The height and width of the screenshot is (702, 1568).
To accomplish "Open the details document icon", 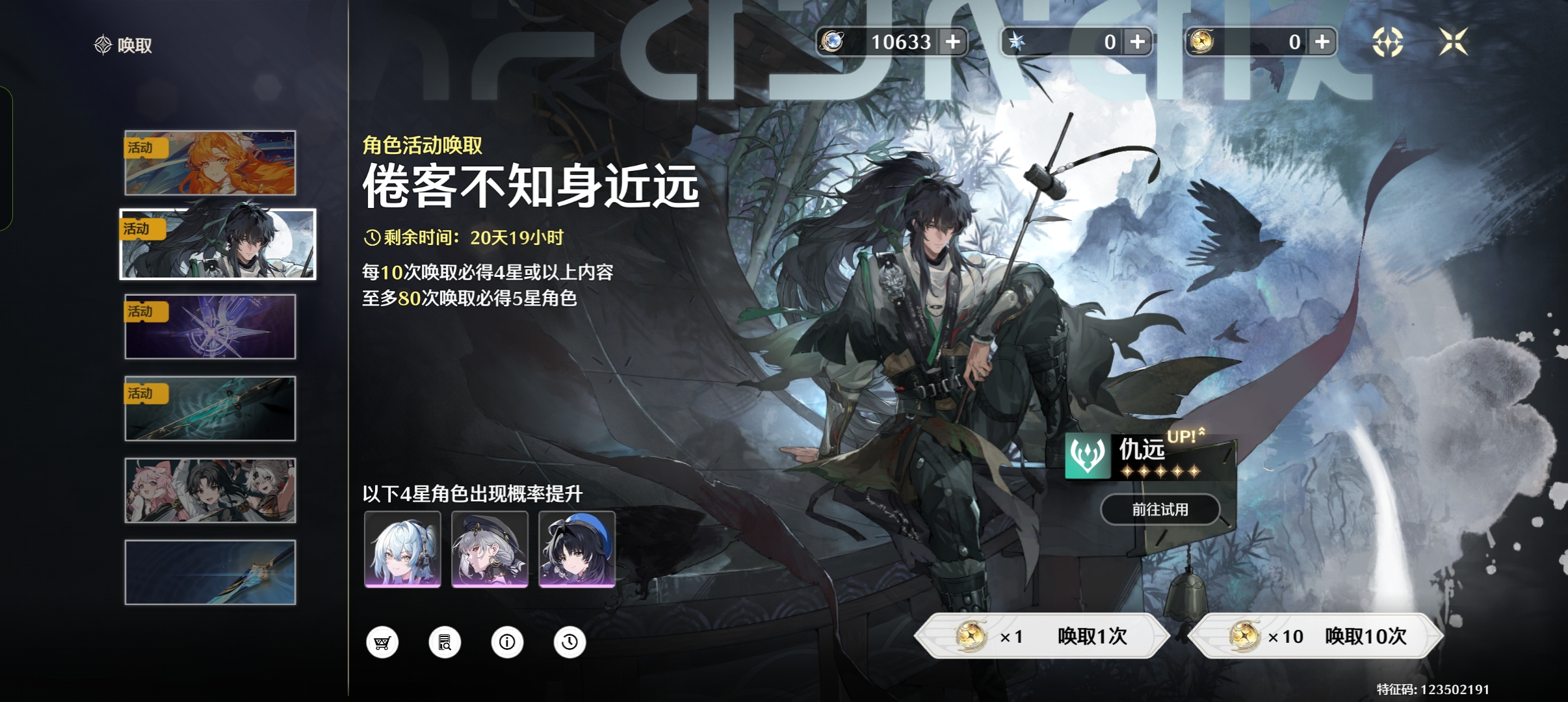I will (445, 642).
